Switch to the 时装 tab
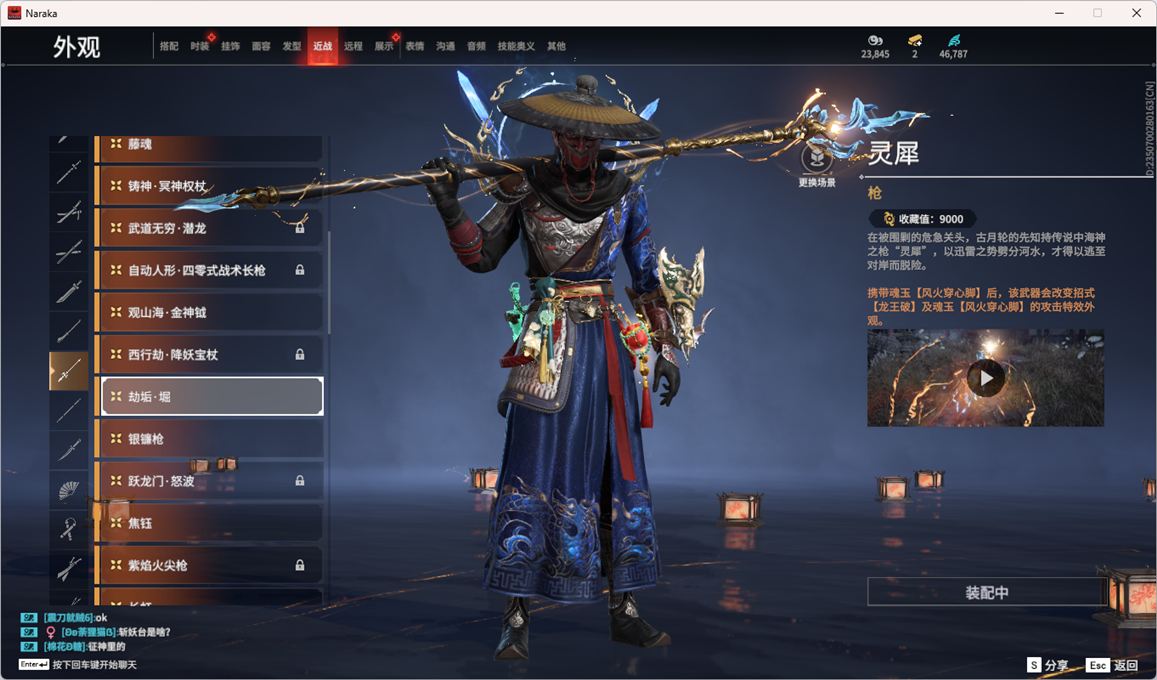Image resolution: width=1157 pixels, height=680 pixels. point(199,46)
